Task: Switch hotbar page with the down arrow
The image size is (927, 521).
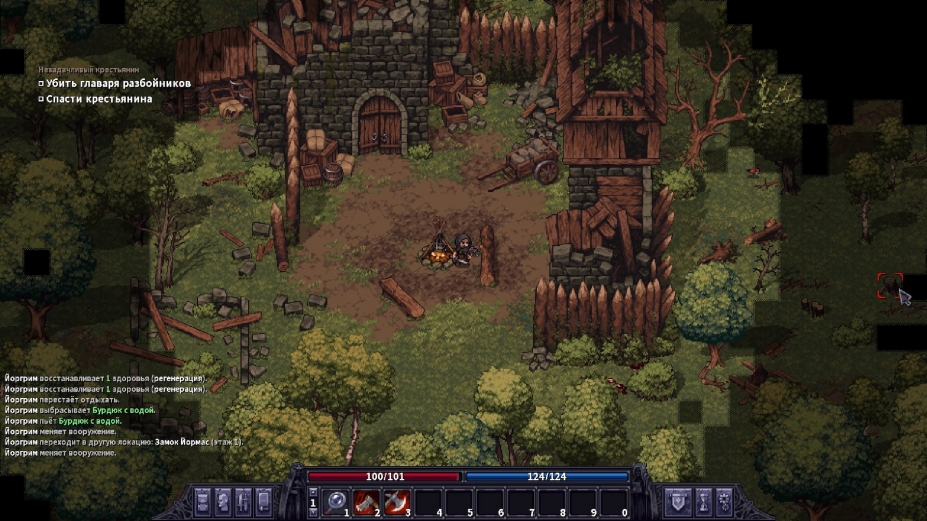Action: (x=313, y=513)
